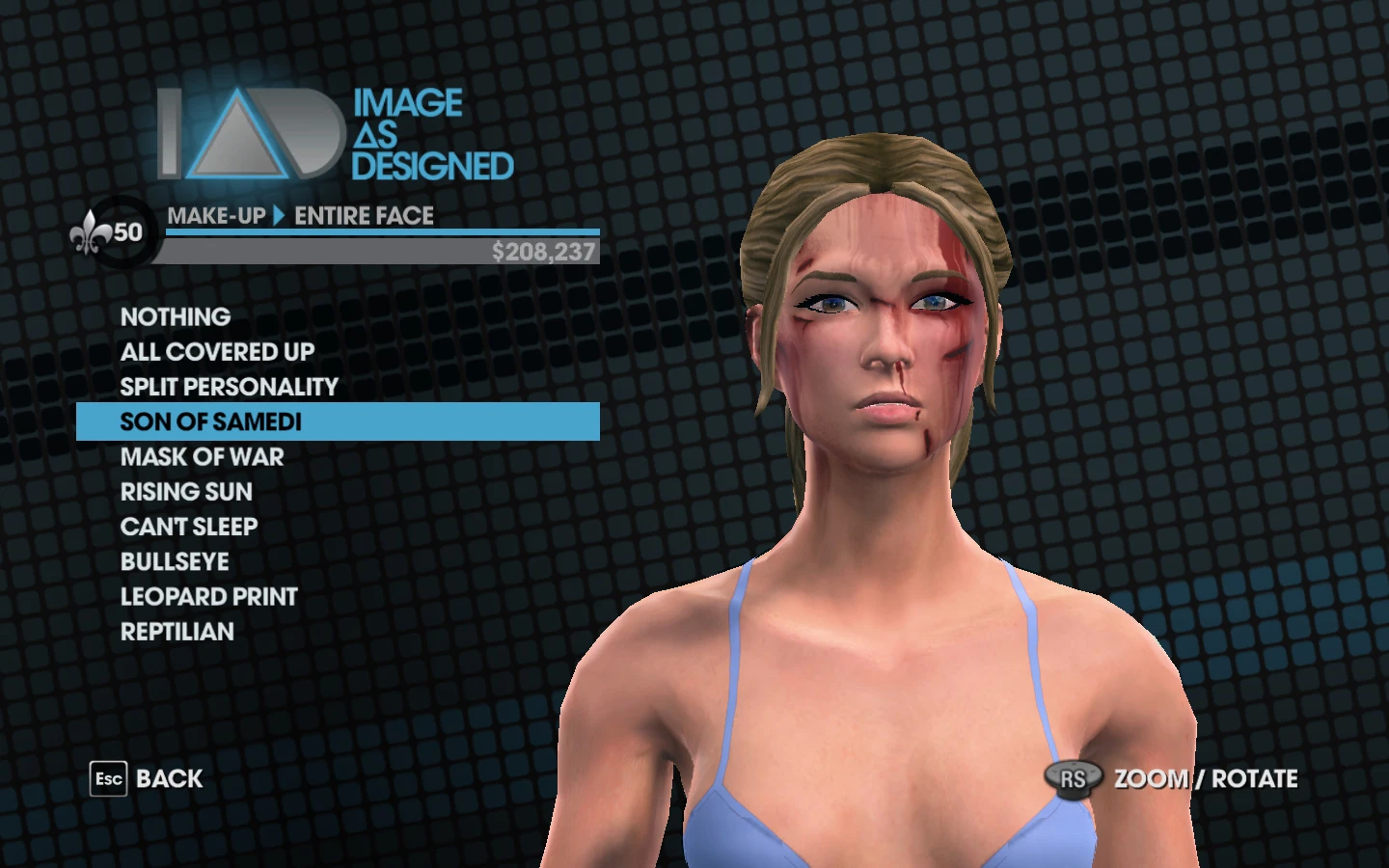Pick the Rising Sun face paint

[x=185, y=492]
